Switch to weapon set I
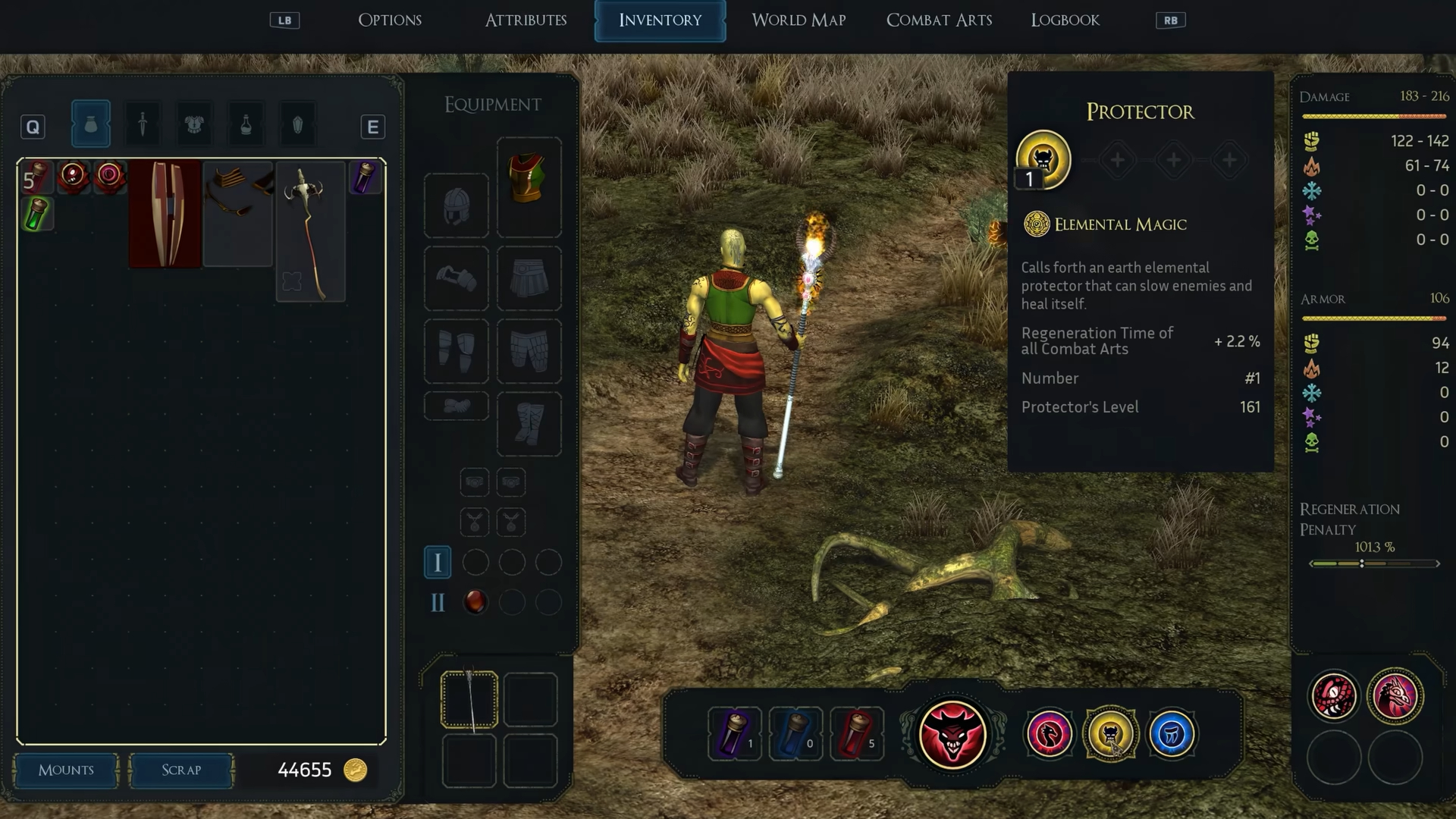 (x=438, y=562)
